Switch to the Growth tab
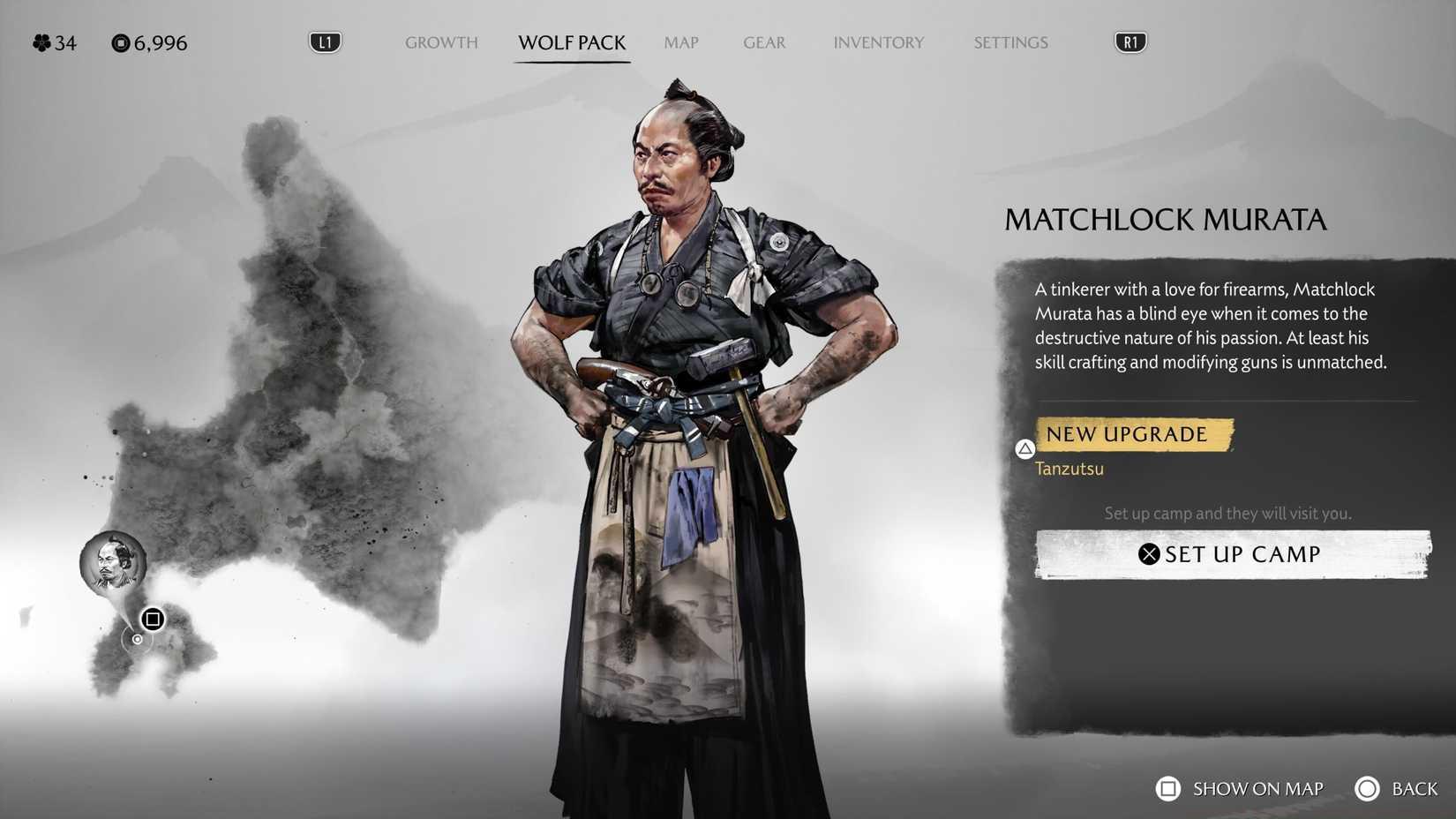Image resolution: width=1456 pixels, height=819 pixels. tap(441, 42)
